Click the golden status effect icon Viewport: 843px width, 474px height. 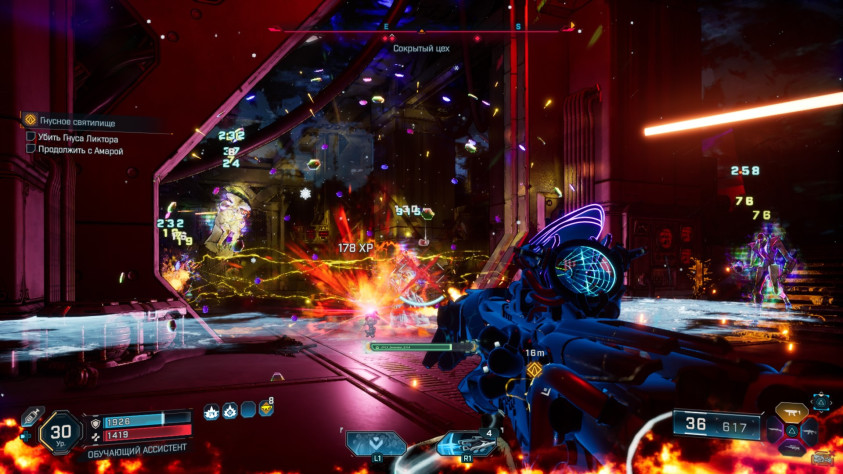[x=266, y=410]
